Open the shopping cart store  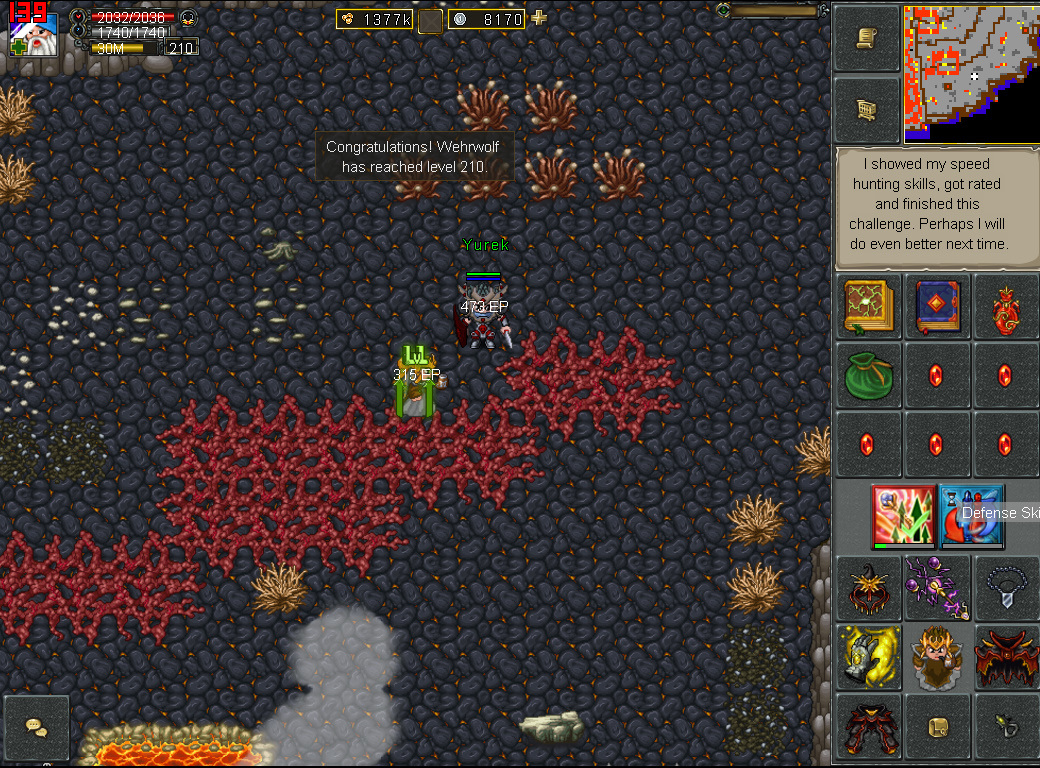pos(866,110)
